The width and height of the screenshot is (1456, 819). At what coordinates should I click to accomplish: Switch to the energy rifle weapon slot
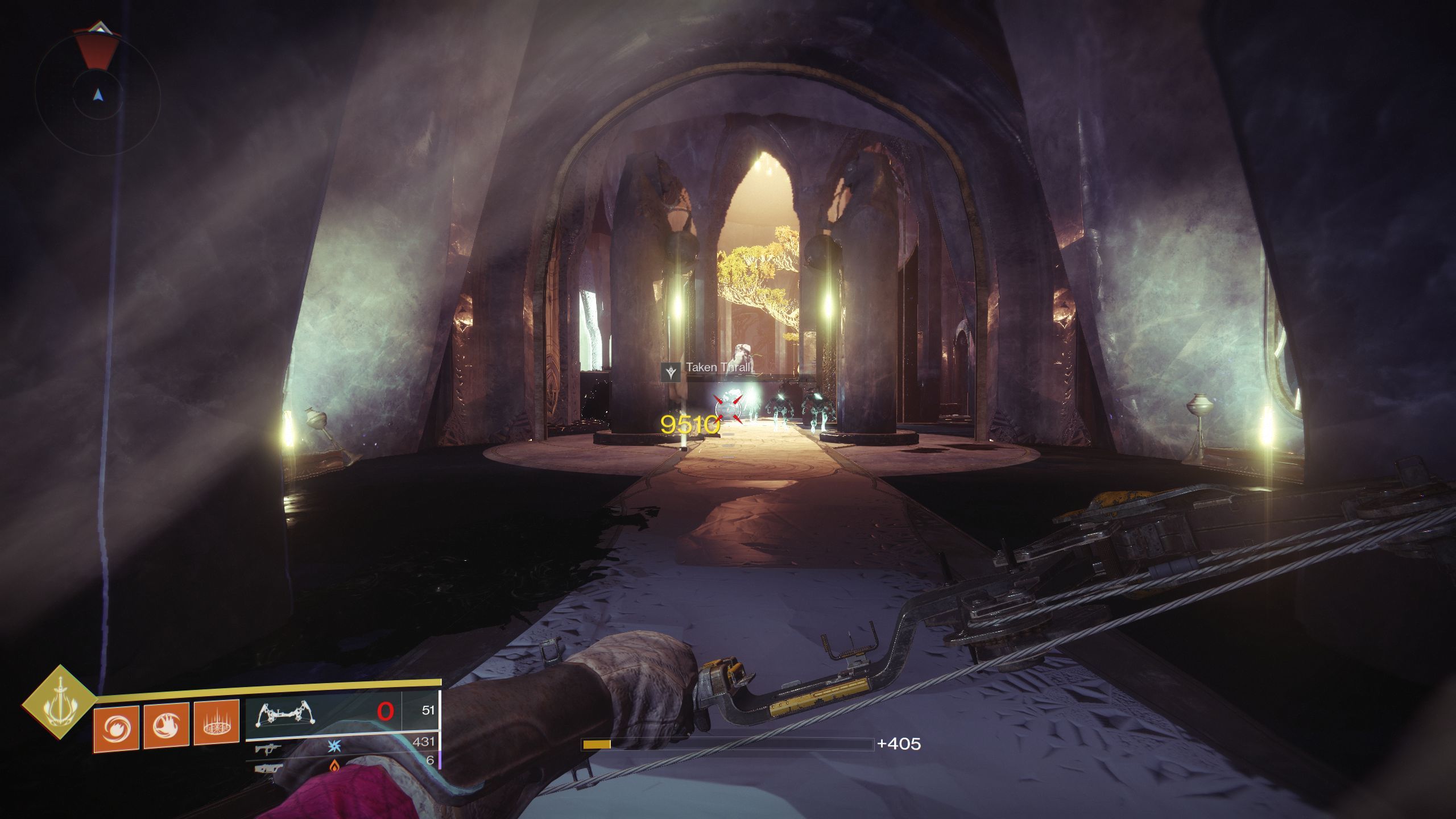point(268,748)
